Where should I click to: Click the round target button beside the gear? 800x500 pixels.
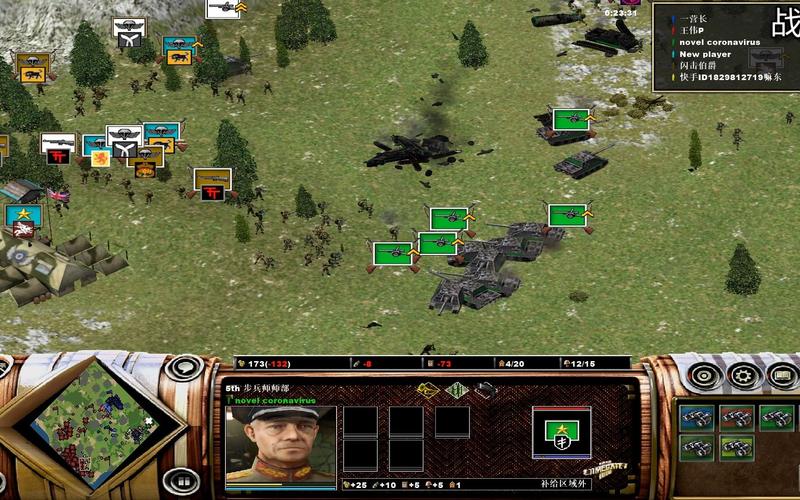click(x=705, y=376)
